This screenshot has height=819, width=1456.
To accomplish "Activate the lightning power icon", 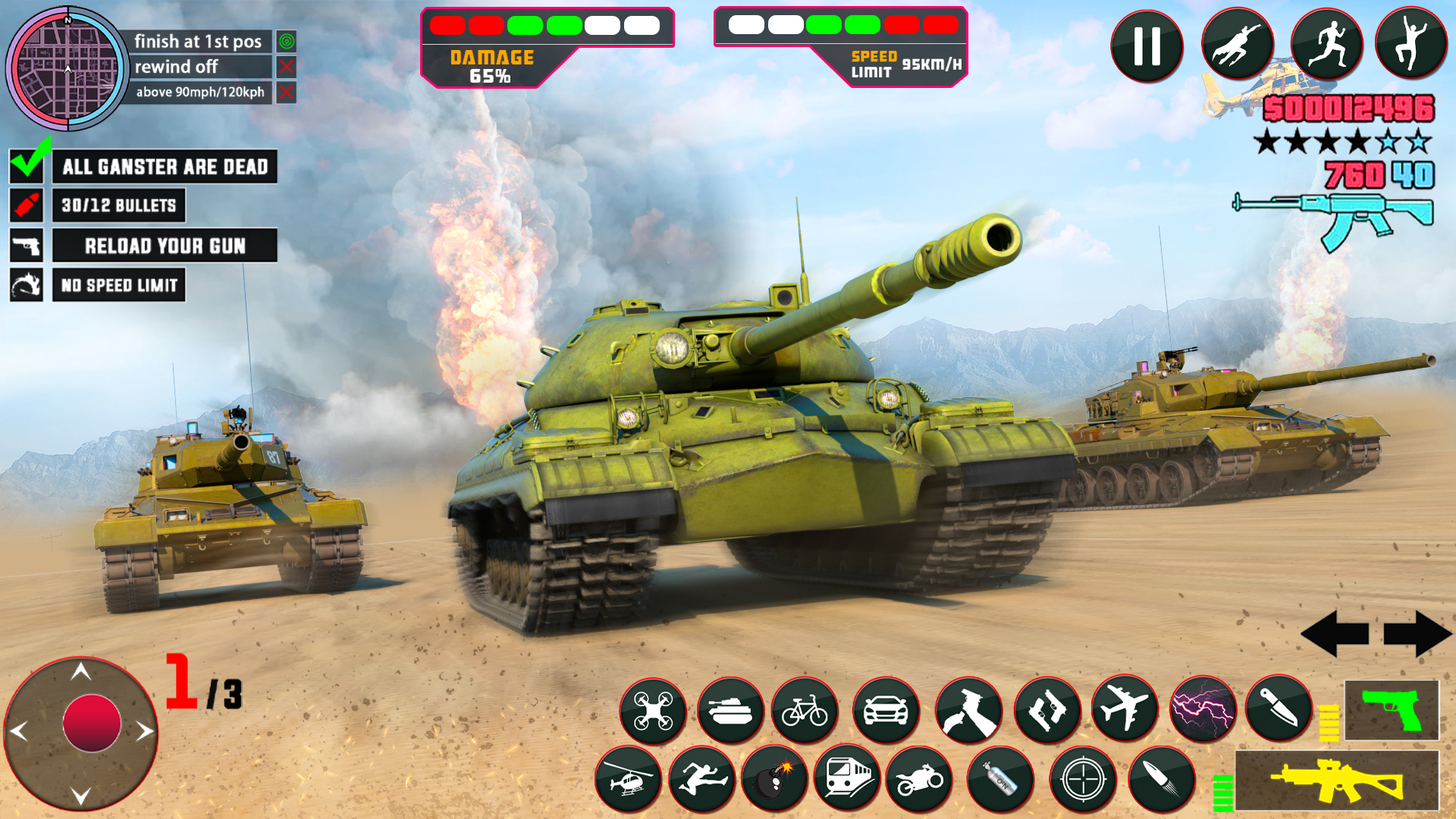I will [1203, 711].
